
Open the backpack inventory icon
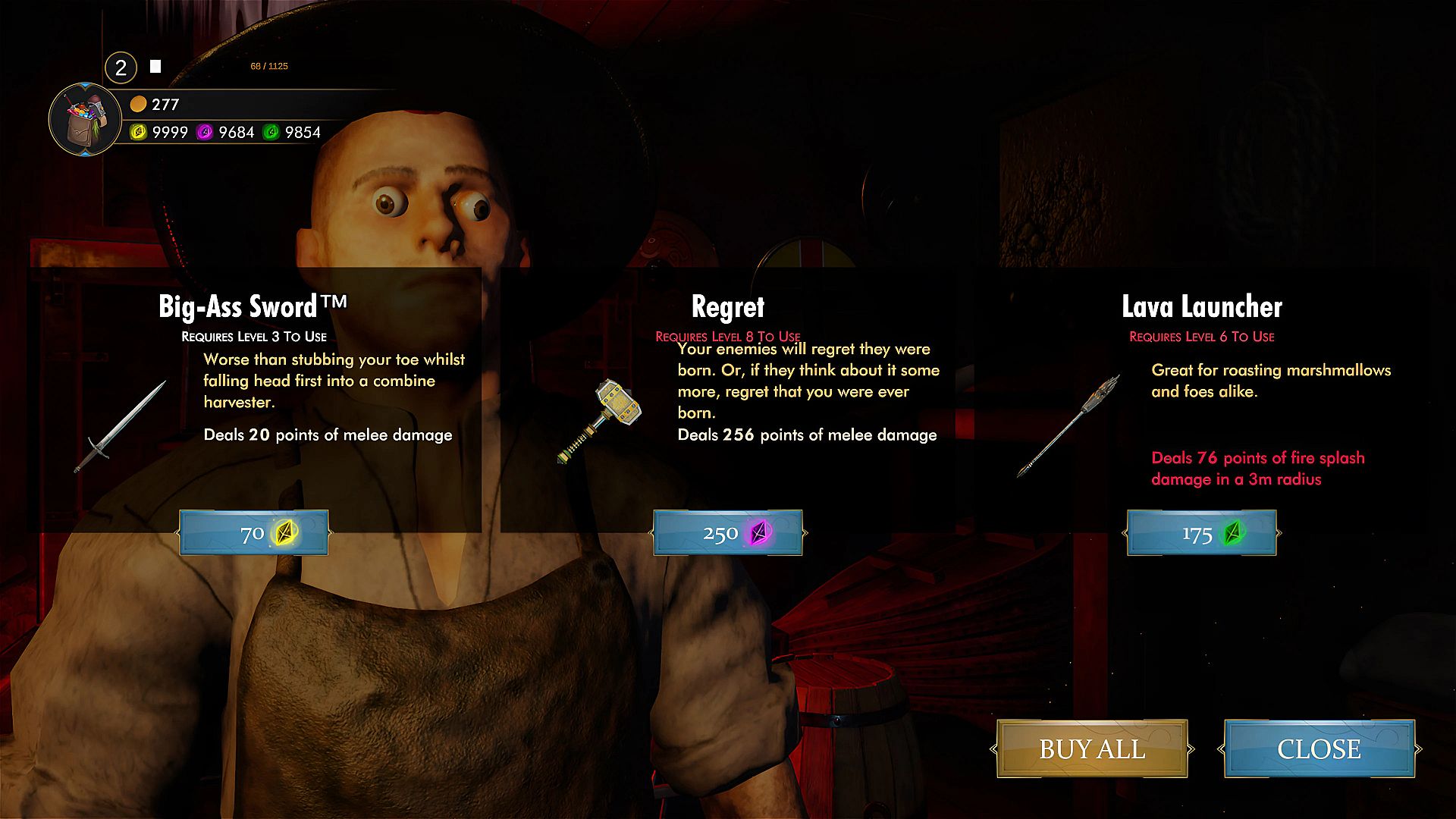pyautogui.click(x=85, y=120)
